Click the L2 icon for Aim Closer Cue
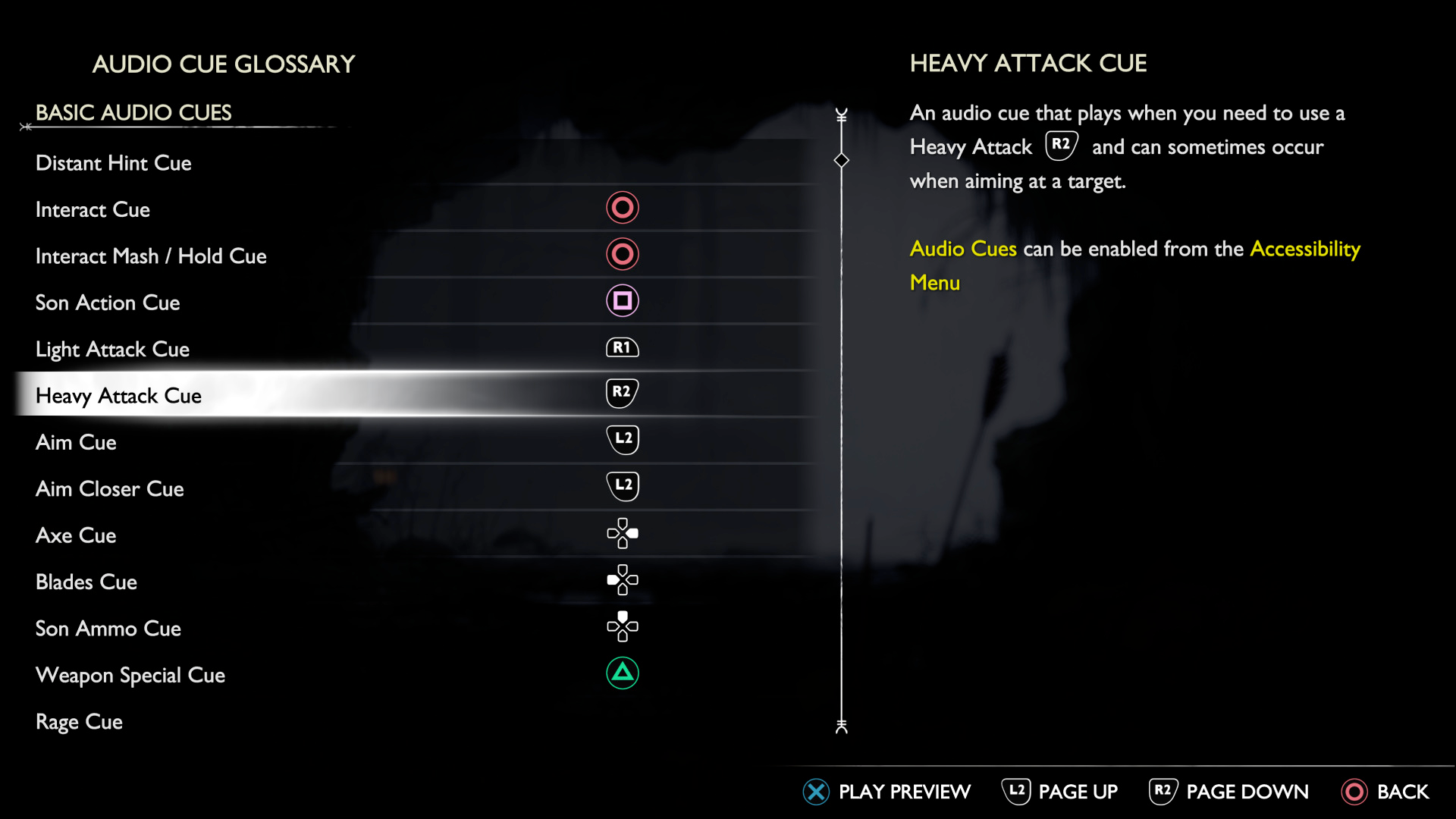The width and height of the screenshot is (1456, 819). coord(623,486)
